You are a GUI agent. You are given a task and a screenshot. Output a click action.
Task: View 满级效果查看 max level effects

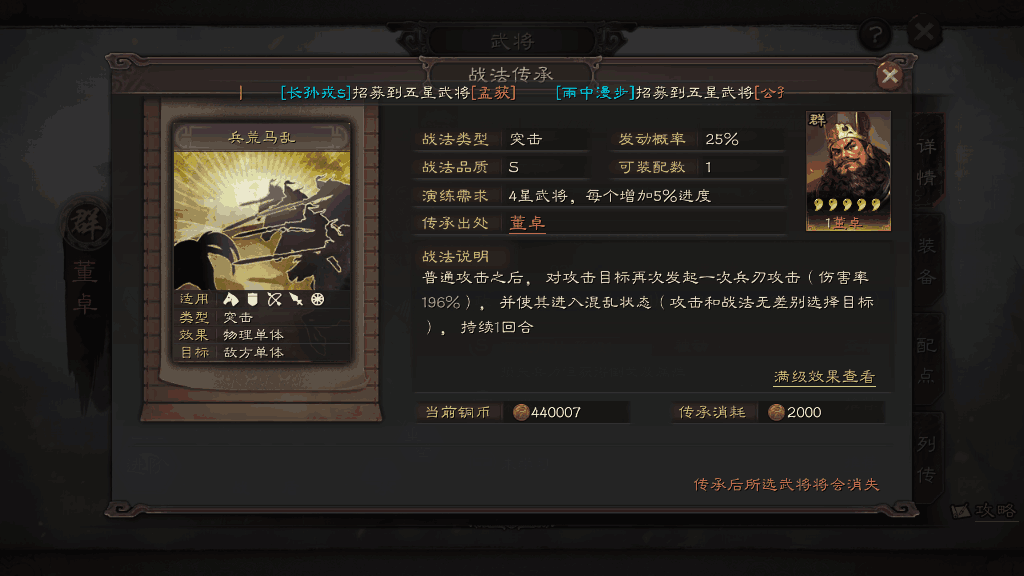824,377
